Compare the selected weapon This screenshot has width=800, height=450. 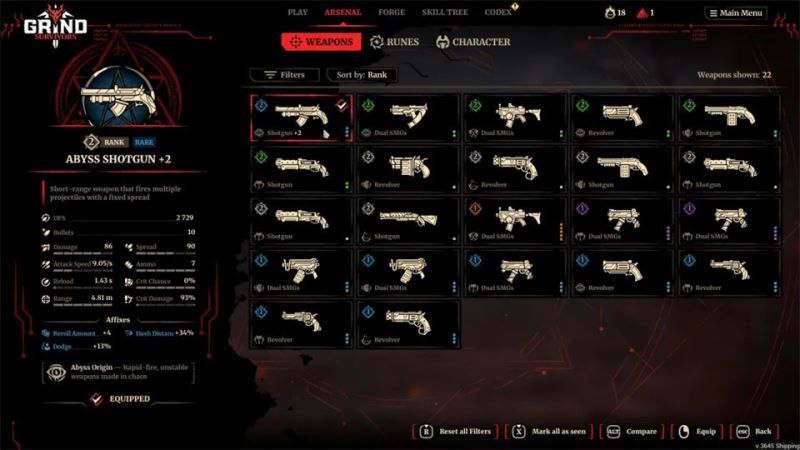click(x=632, y=431)
